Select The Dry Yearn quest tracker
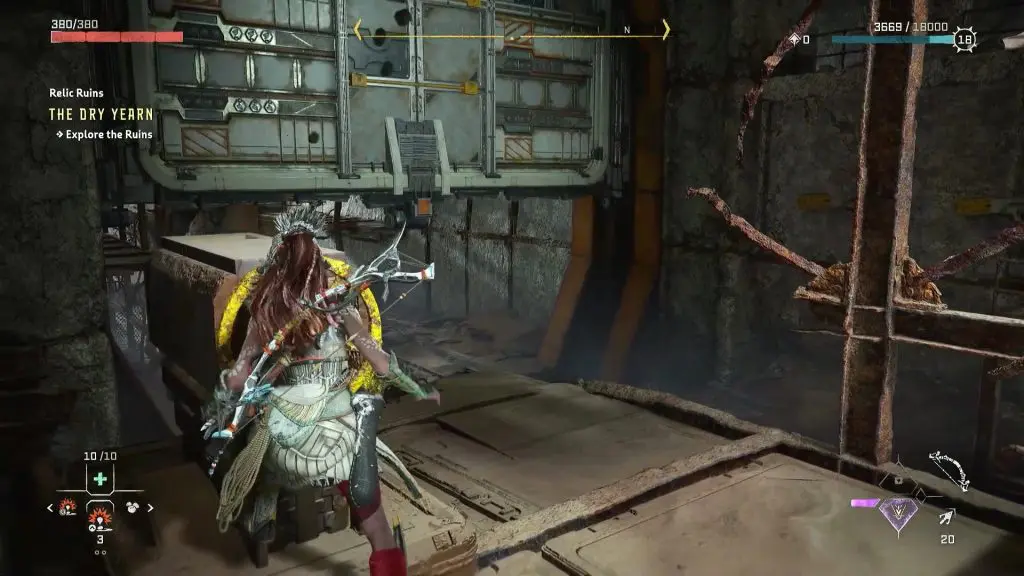 [101, 114]
